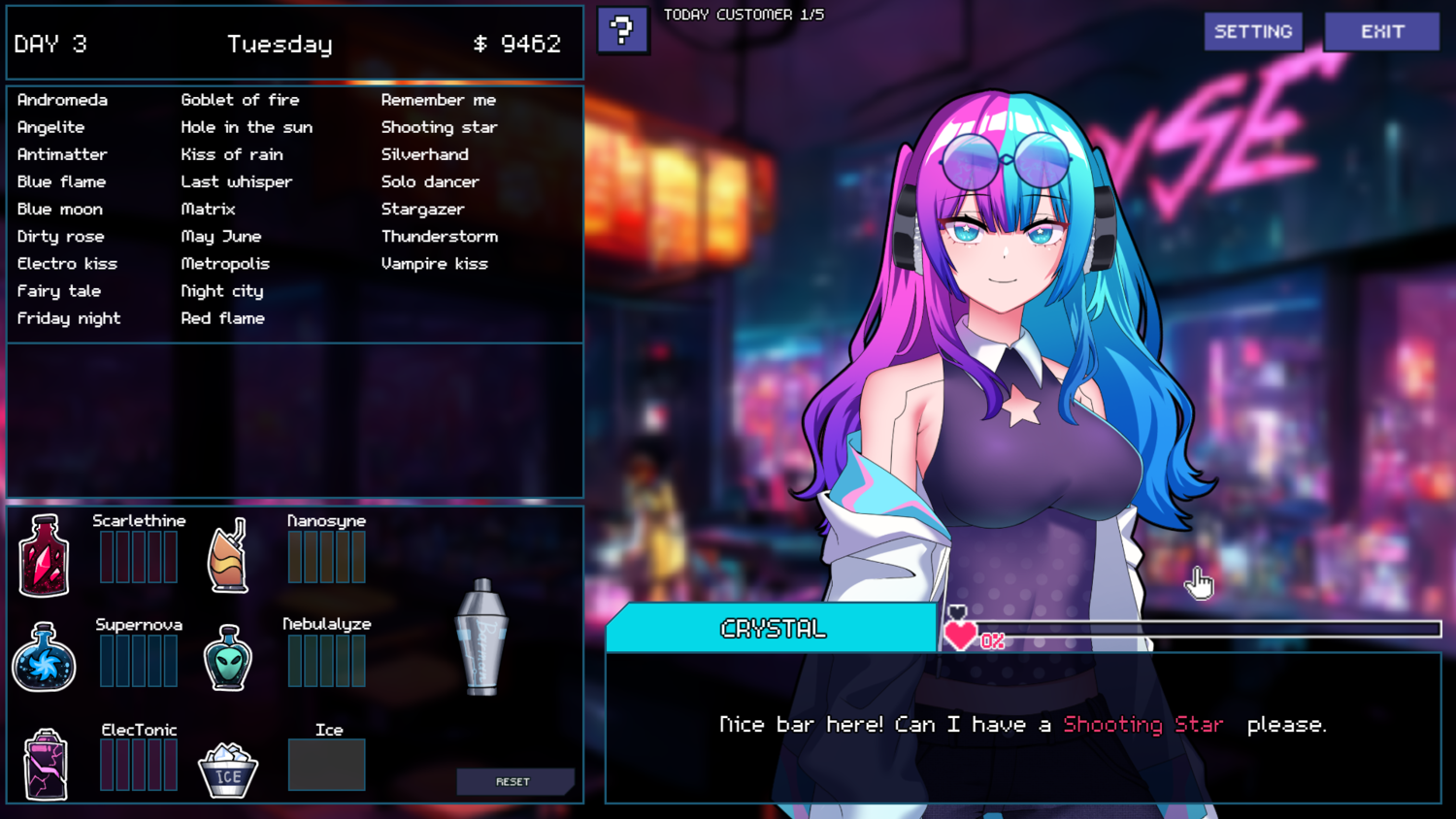
Task: Add Nebulalyze alien bottle ingredient
Action: 228,658
